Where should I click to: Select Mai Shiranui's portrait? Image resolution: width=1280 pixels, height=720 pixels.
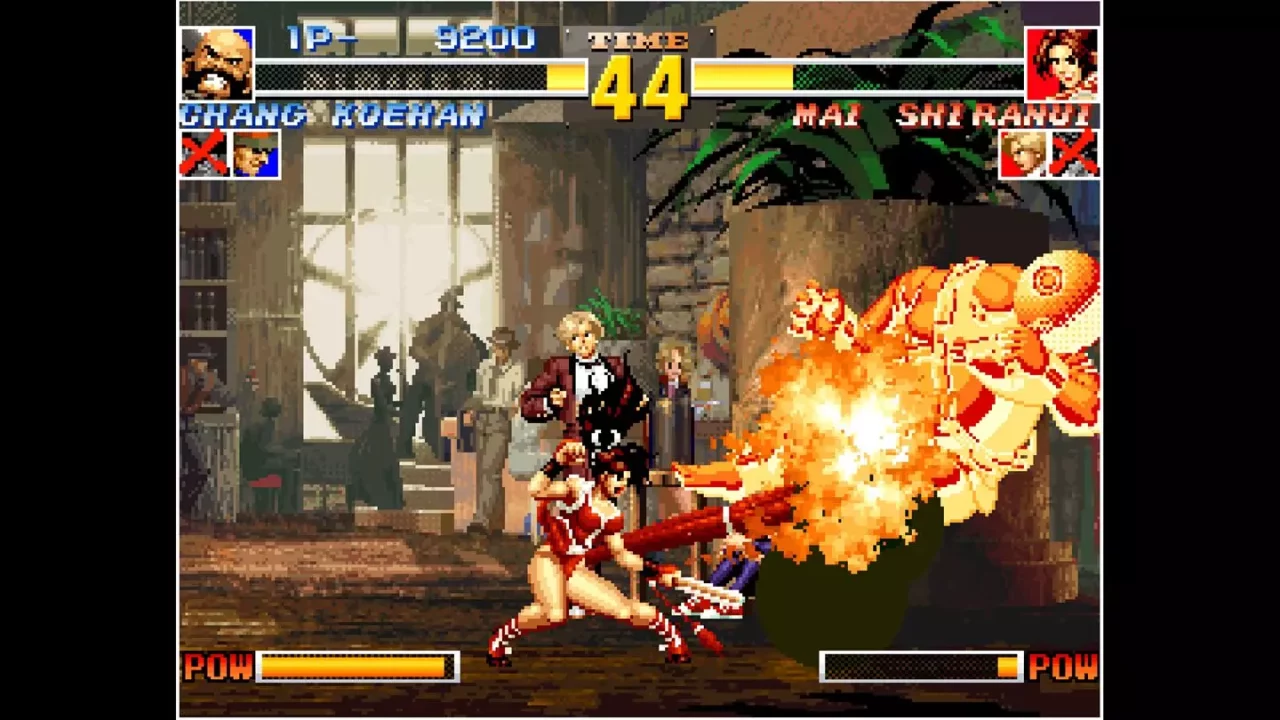point(1063,62)
